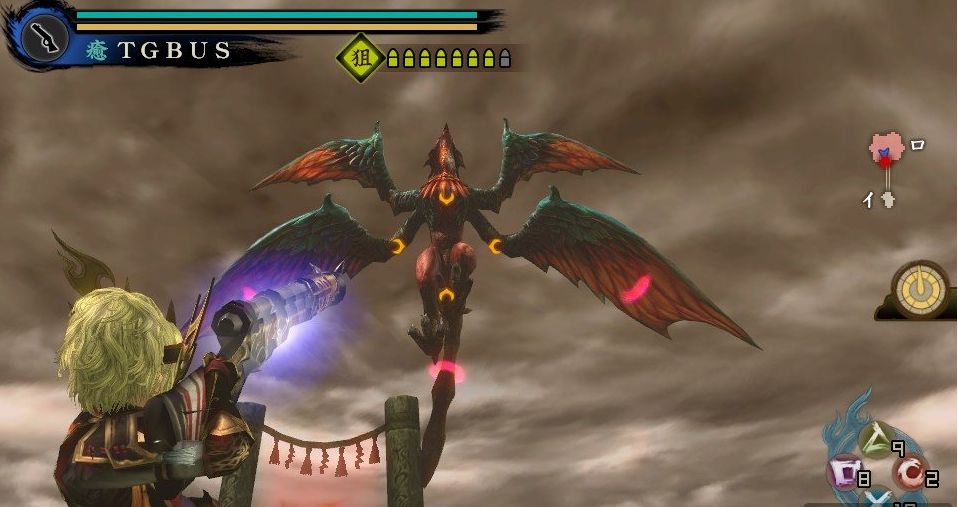
Task: Activate the green triangle skill with 9 uses
Action: [x=875, y=439]
